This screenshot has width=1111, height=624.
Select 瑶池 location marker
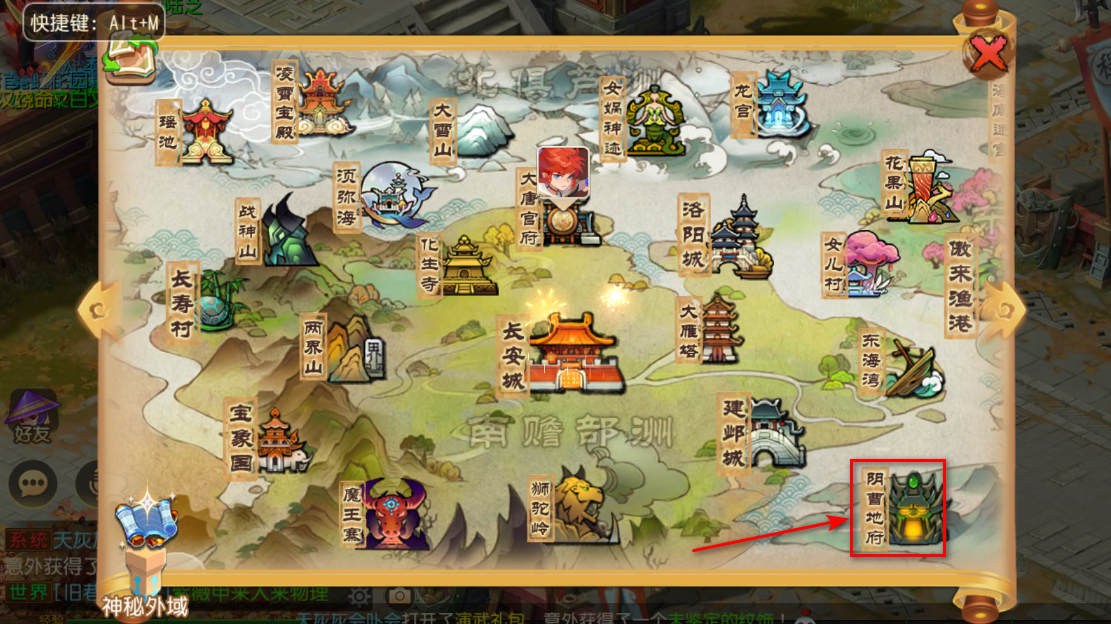(x=205, y=131)
